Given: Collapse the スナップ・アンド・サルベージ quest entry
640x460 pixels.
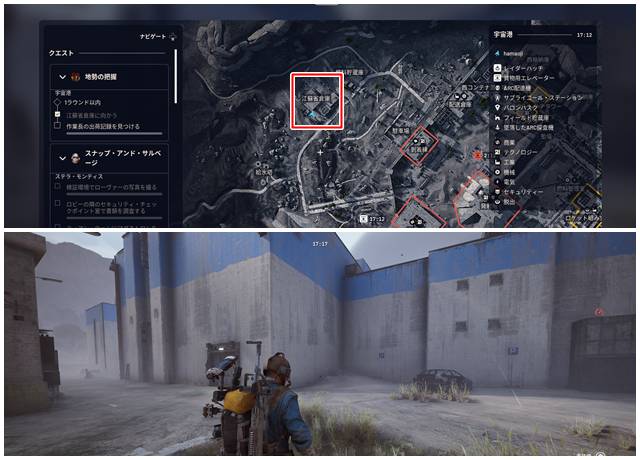Looking at the screenshot, I should 61,158.
